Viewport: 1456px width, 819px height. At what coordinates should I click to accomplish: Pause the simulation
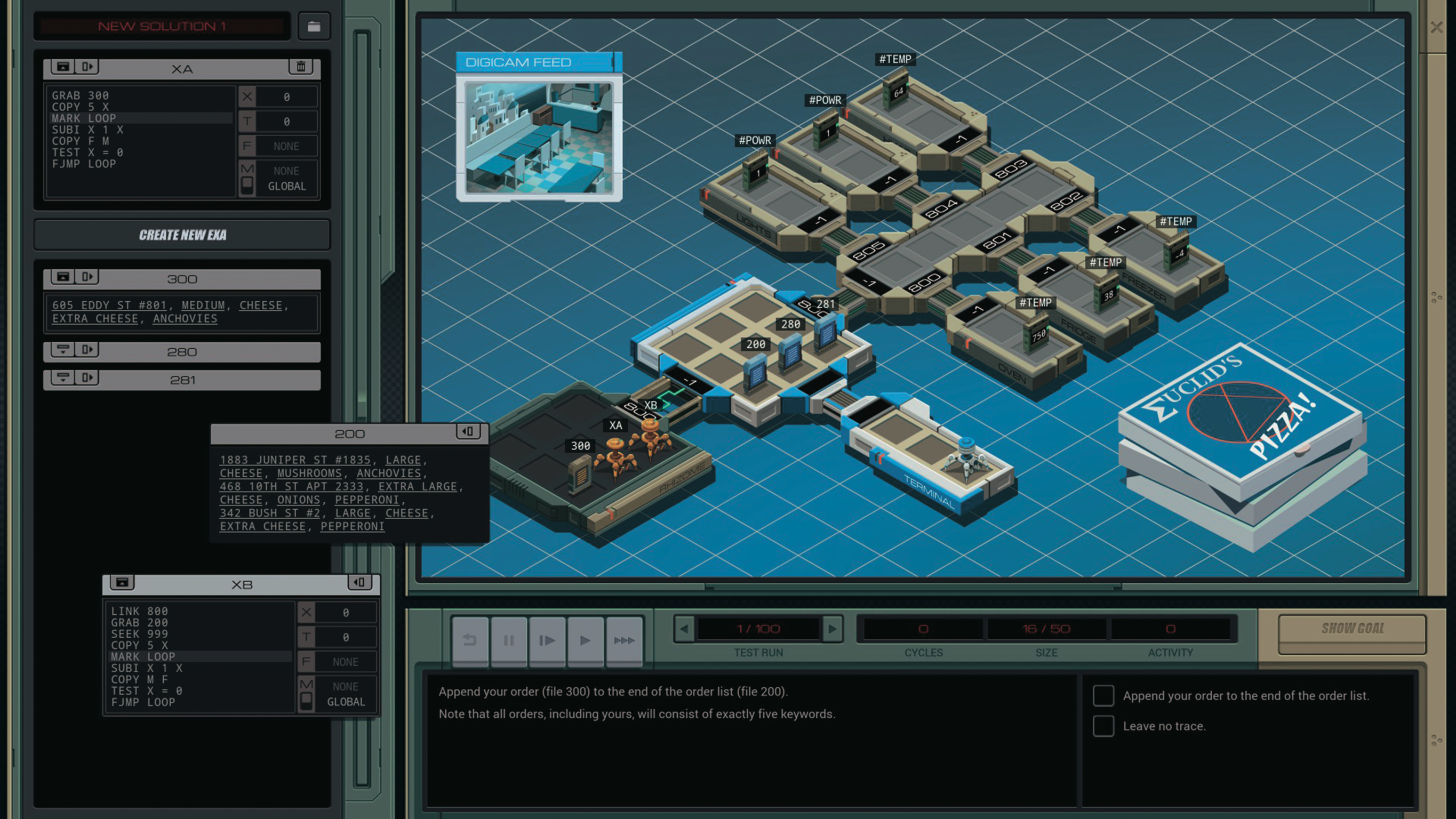click(x=509, y=640)
